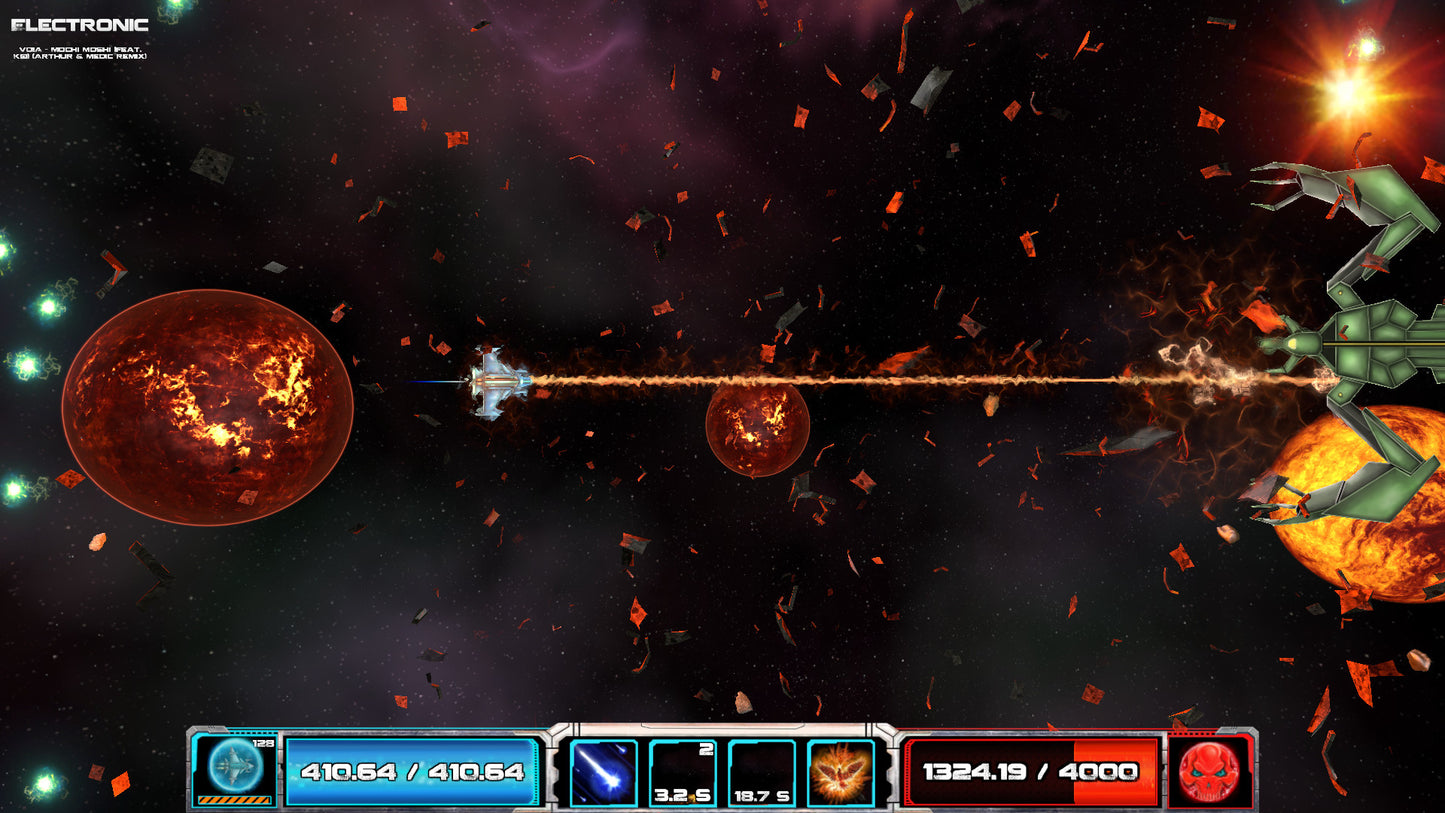Click the boss health value 1324.19 / 4000
This screenshot has width=1445, height=813.
coord(1028,771)
